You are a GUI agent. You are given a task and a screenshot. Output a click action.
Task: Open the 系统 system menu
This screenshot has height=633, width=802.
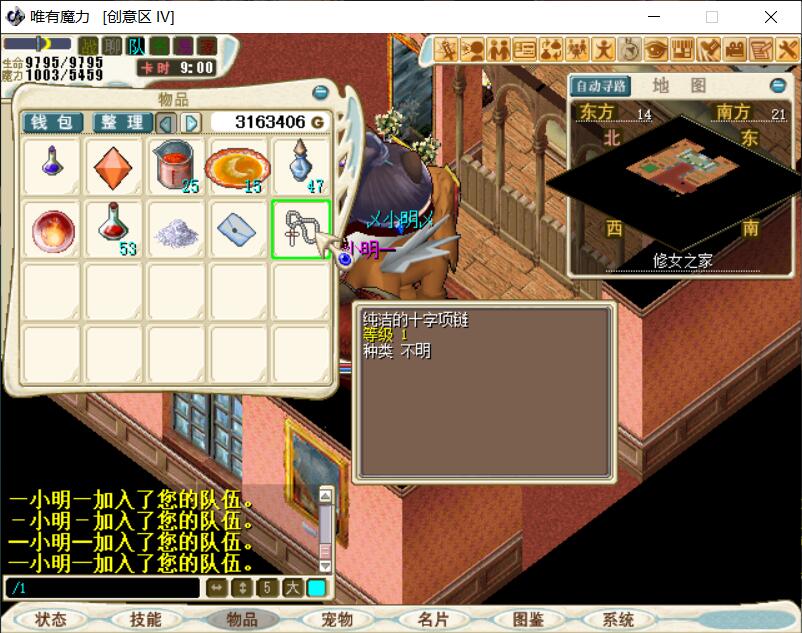619,620
